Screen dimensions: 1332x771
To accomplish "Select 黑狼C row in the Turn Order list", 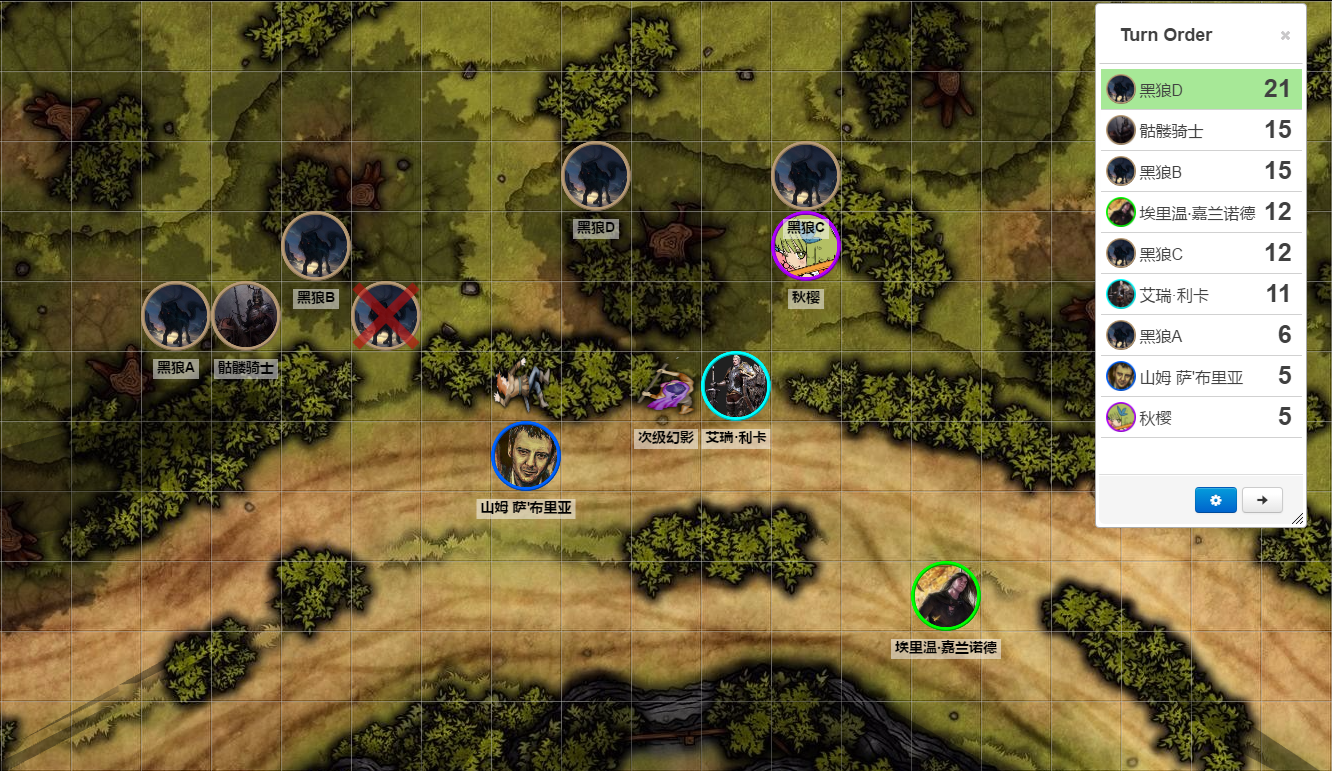I will 1200,253.
